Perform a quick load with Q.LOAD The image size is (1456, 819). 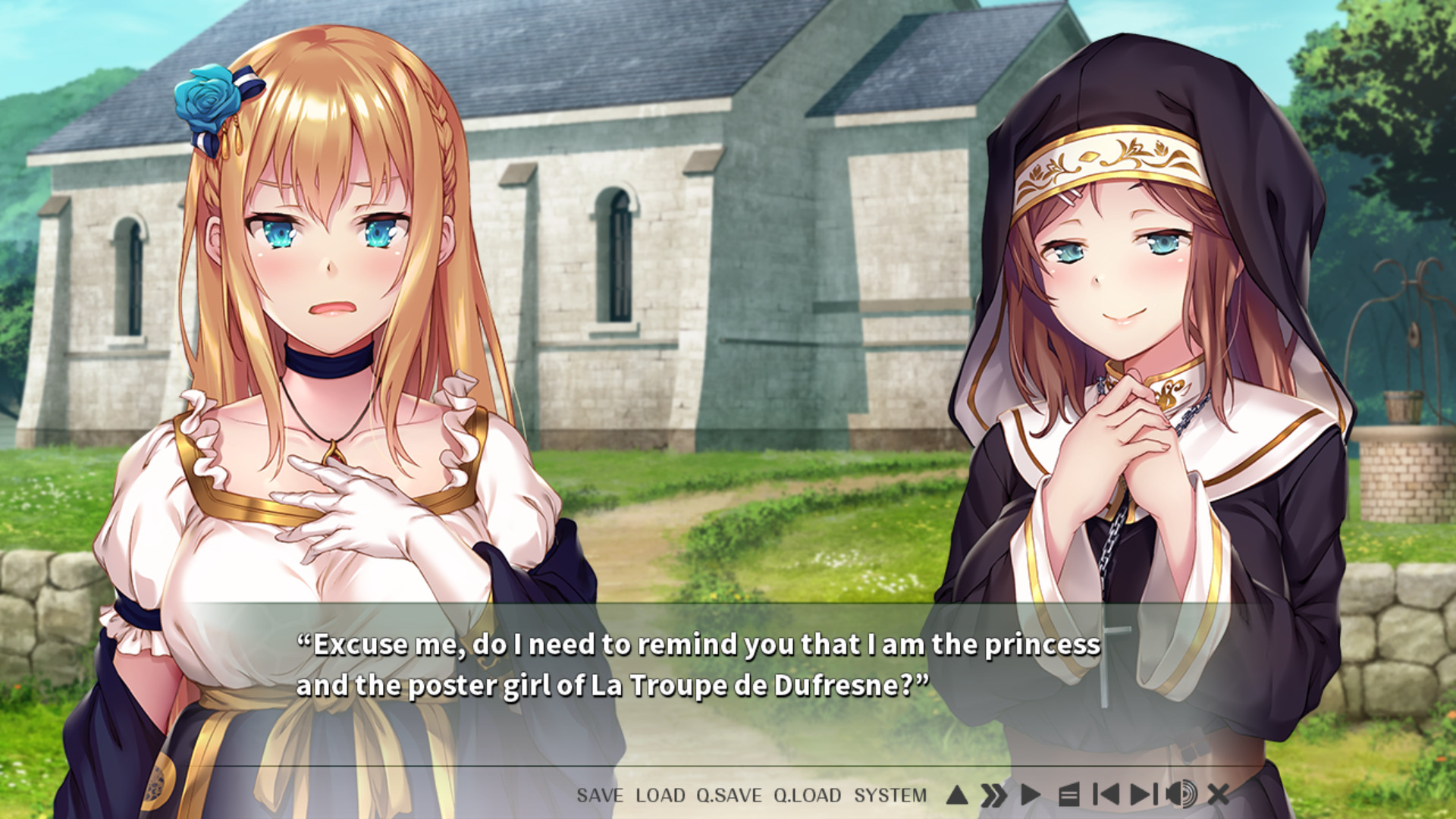pos(806,795)
